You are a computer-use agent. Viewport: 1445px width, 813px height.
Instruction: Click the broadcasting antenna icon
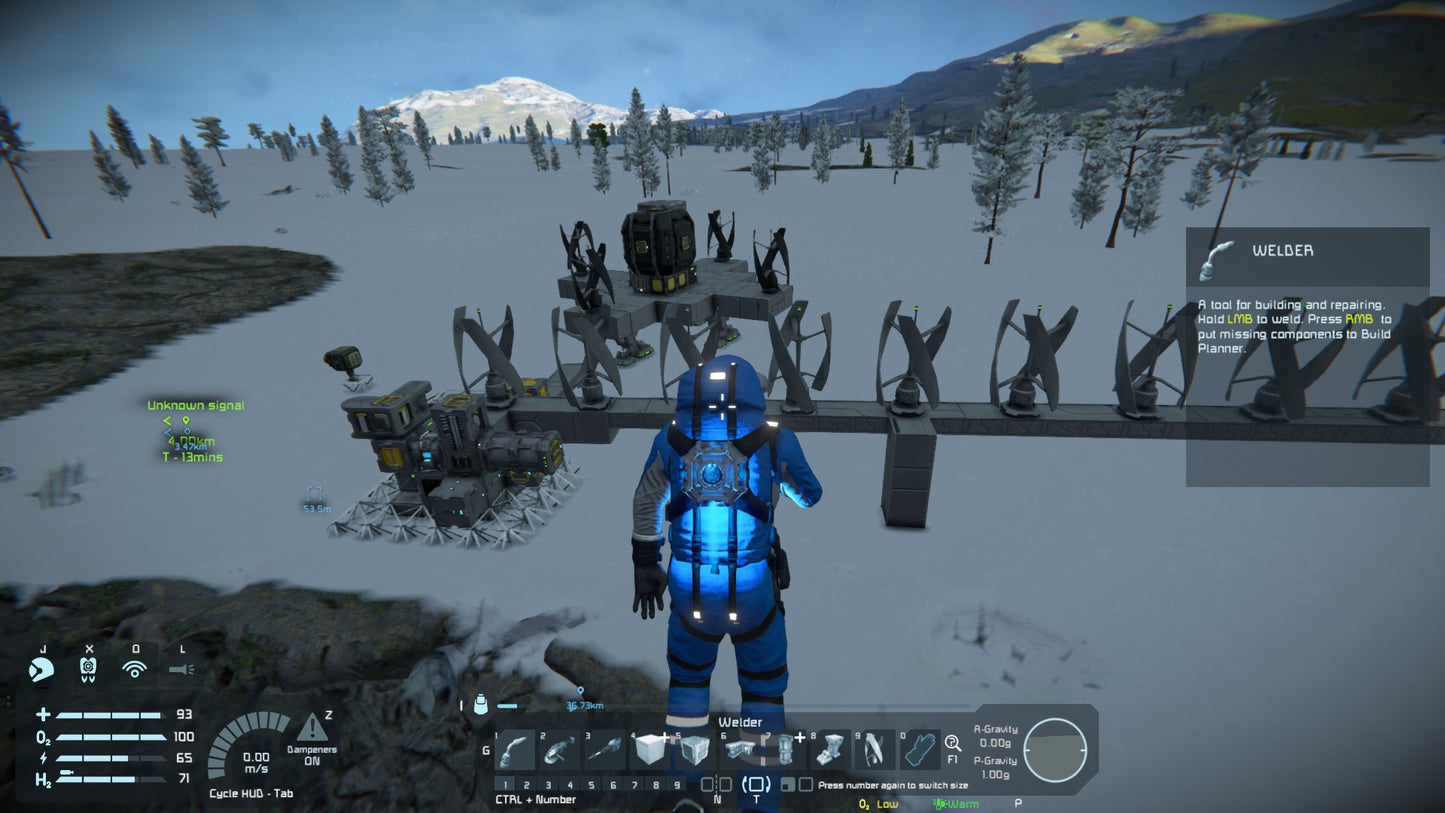click(x=136, y=667)
